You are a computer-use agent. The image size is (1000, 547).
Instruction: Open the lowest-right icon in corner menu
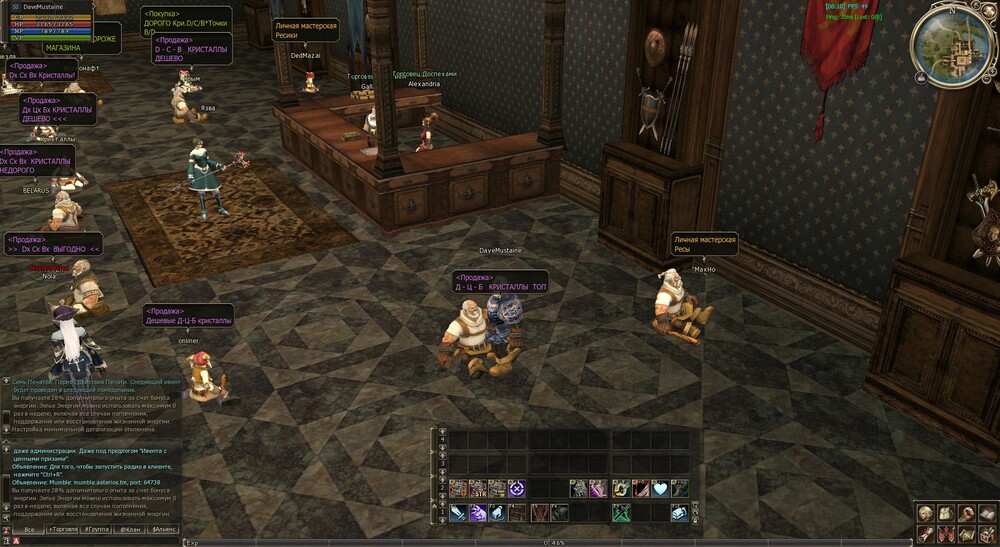pyautogui.click(x=986, y=533)
